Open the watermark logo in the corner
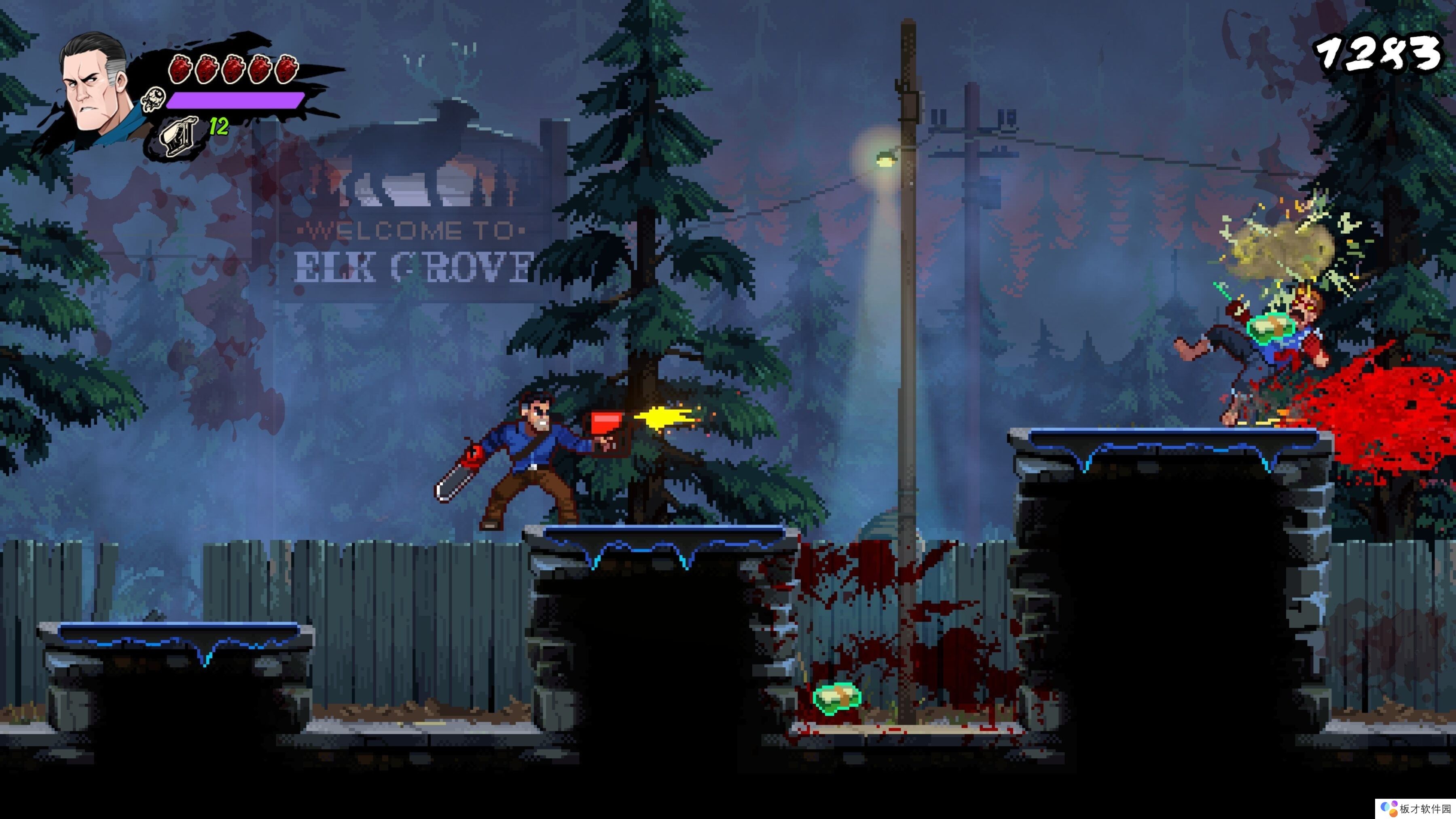The width and height of the screenshot is (1456, 819). [1389, 808]
